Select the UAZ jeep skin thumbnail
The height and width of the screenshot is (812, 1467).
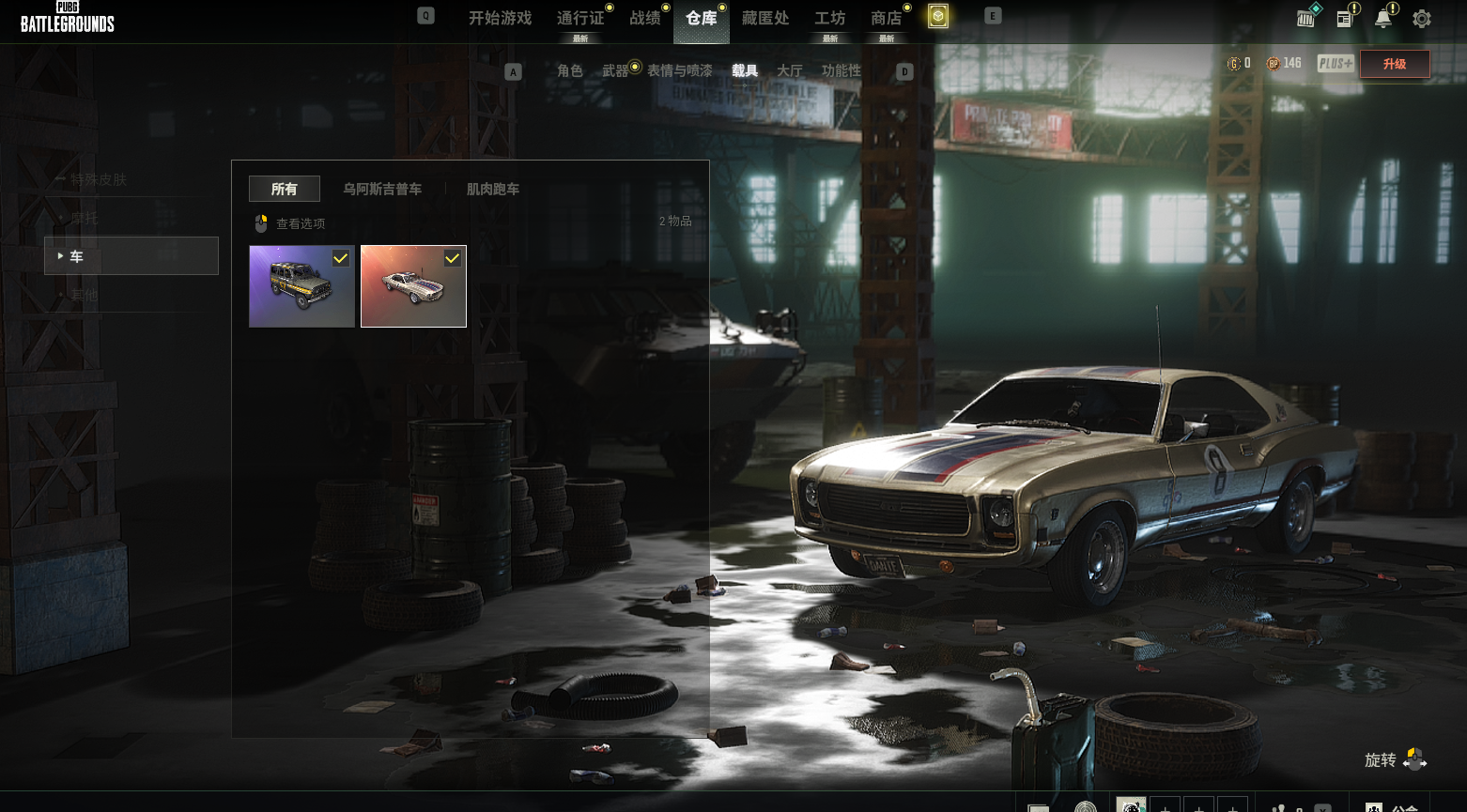tap(301, 286)
